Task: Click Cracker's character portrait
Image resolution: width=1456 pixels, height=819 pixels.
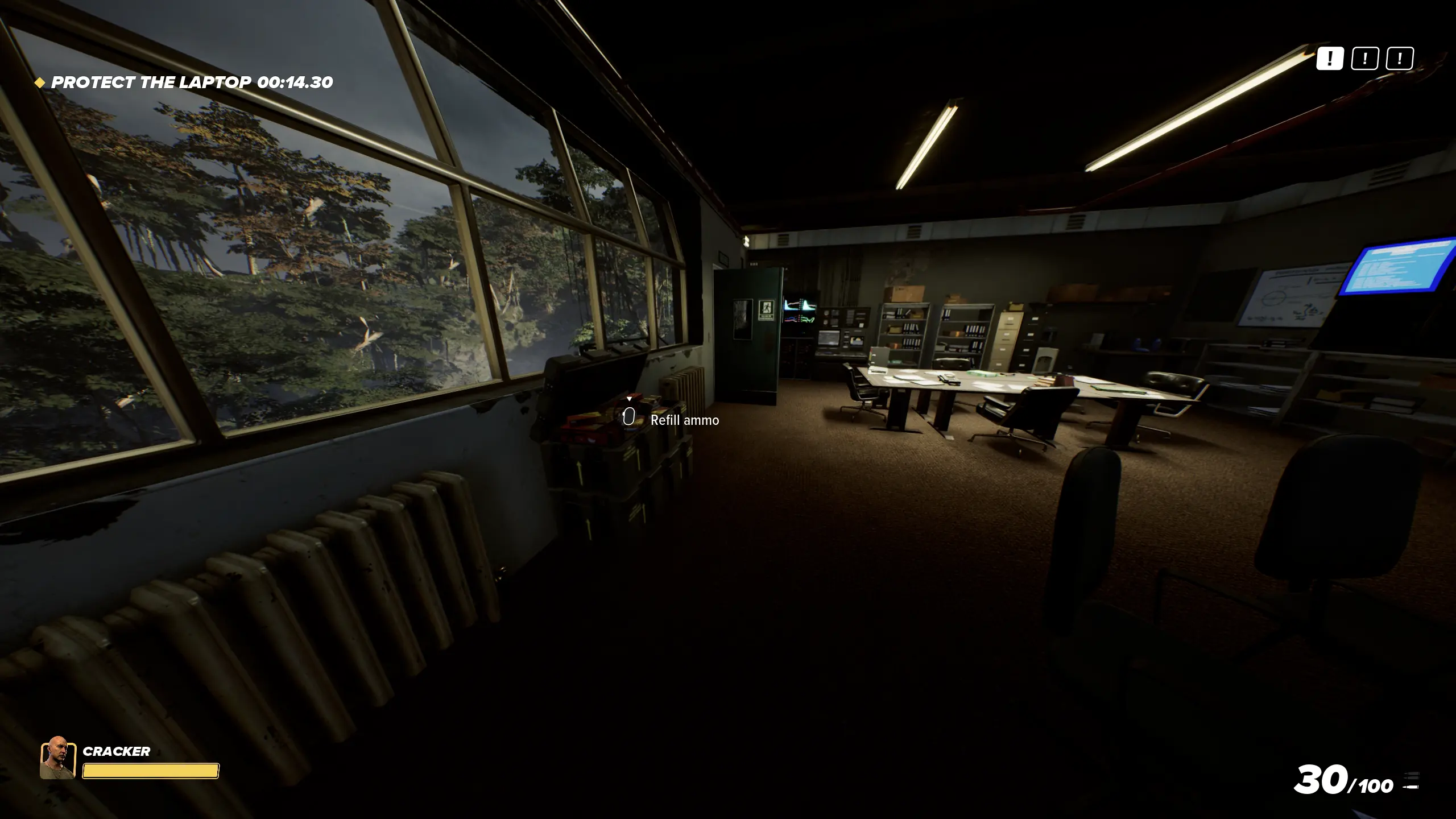Action: click(x=57, y=758)
